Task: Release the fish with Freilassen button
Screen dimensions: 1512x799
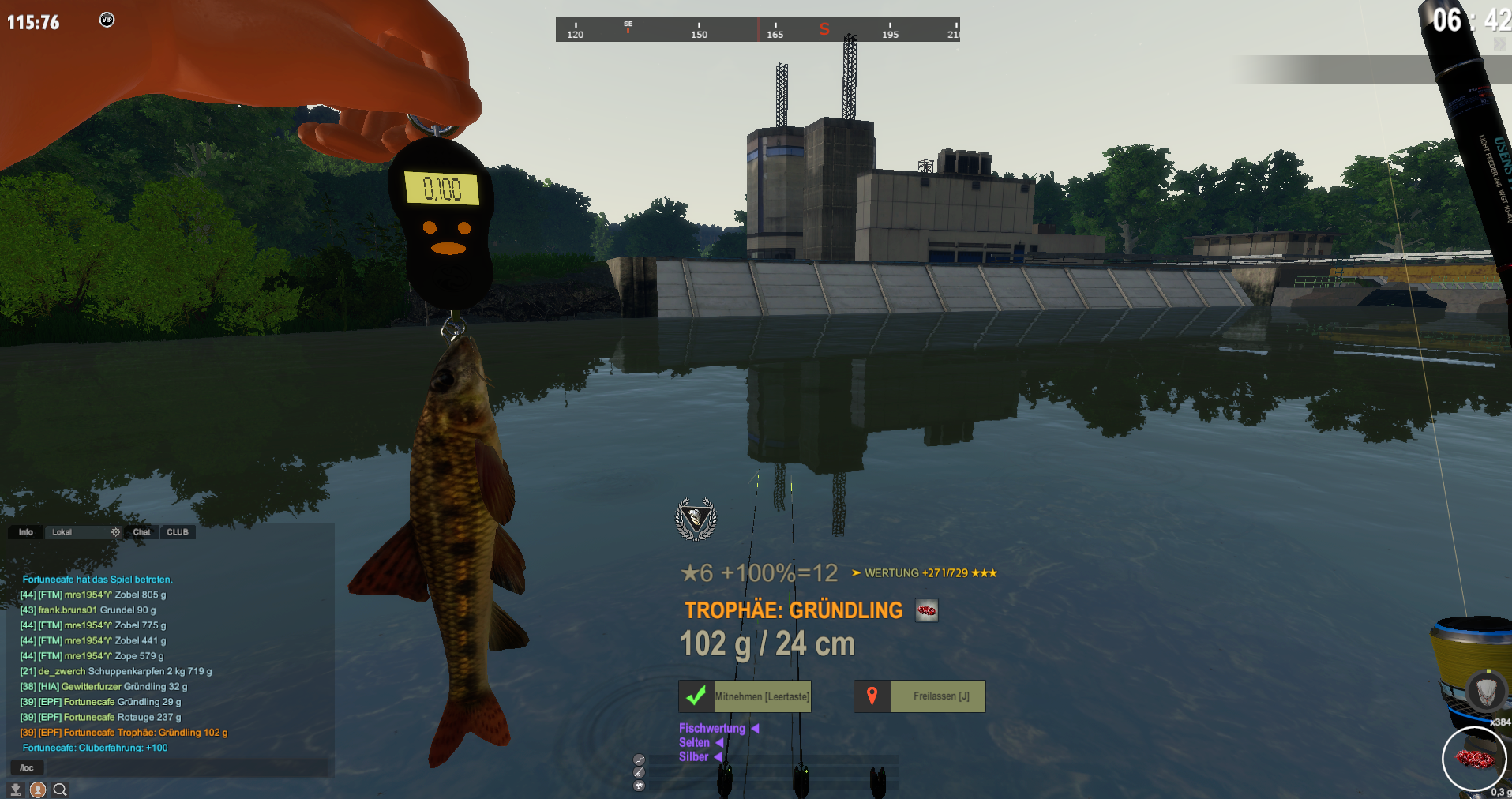Action: (920, 696)
